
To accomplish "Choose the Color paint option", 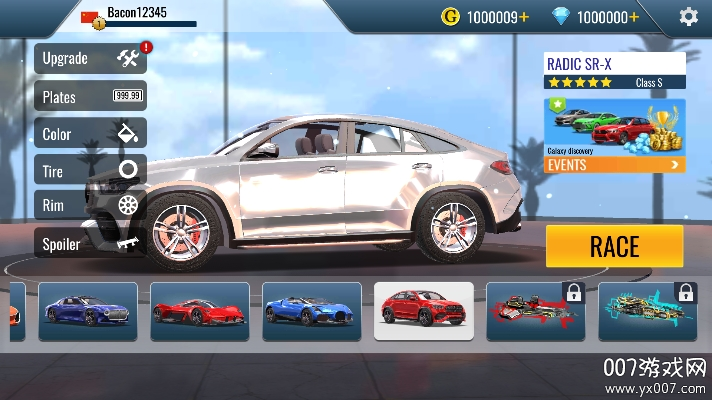I will (90, 134).
